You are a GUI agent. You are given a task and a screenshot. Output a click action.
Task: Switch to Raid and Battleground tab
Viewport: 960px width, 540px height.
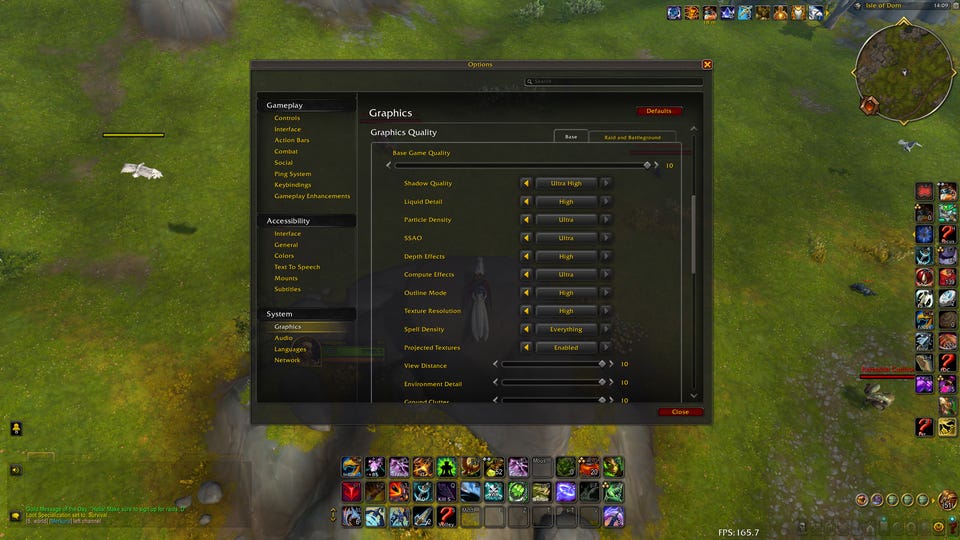[x=632, y=137]
